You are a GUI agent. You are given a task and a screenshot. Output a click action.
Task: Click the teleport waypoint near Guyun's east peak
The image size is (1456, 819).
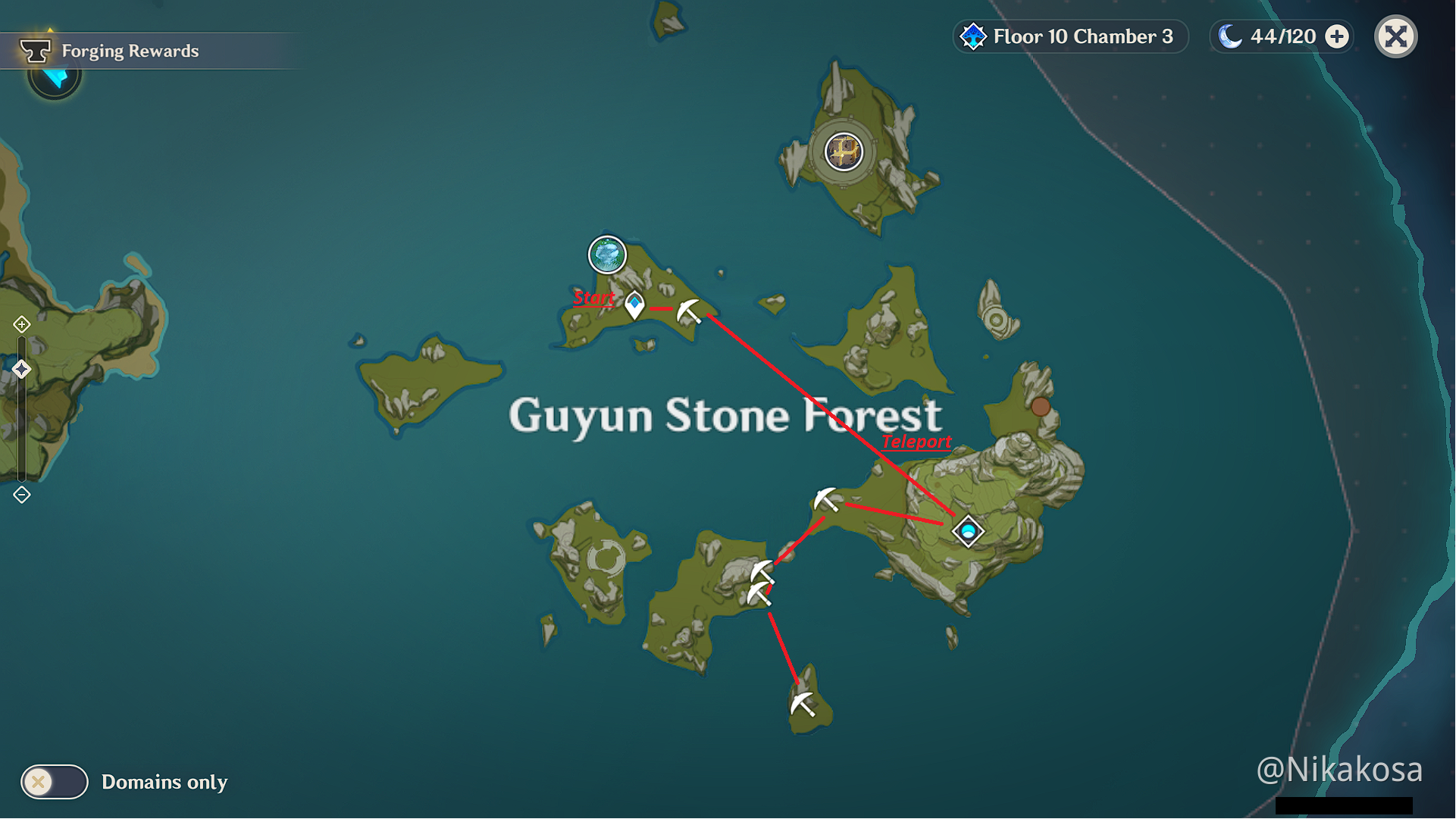pos(968,531)
